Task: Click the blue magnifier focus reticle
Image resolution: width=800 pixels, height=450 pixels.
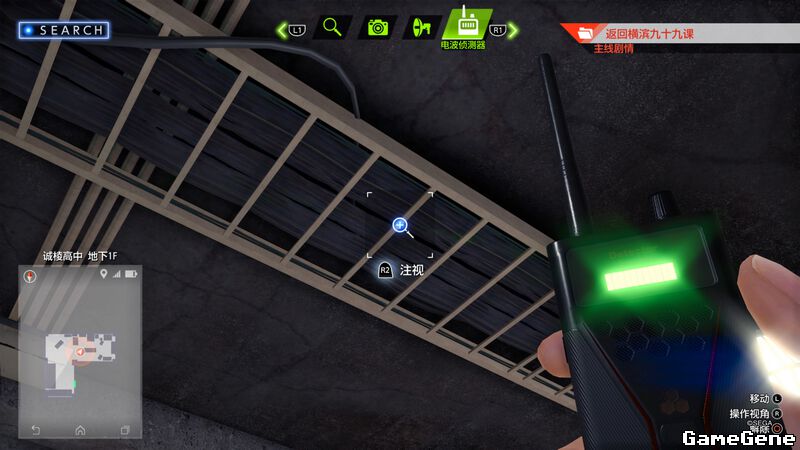Action: point(400,226)
